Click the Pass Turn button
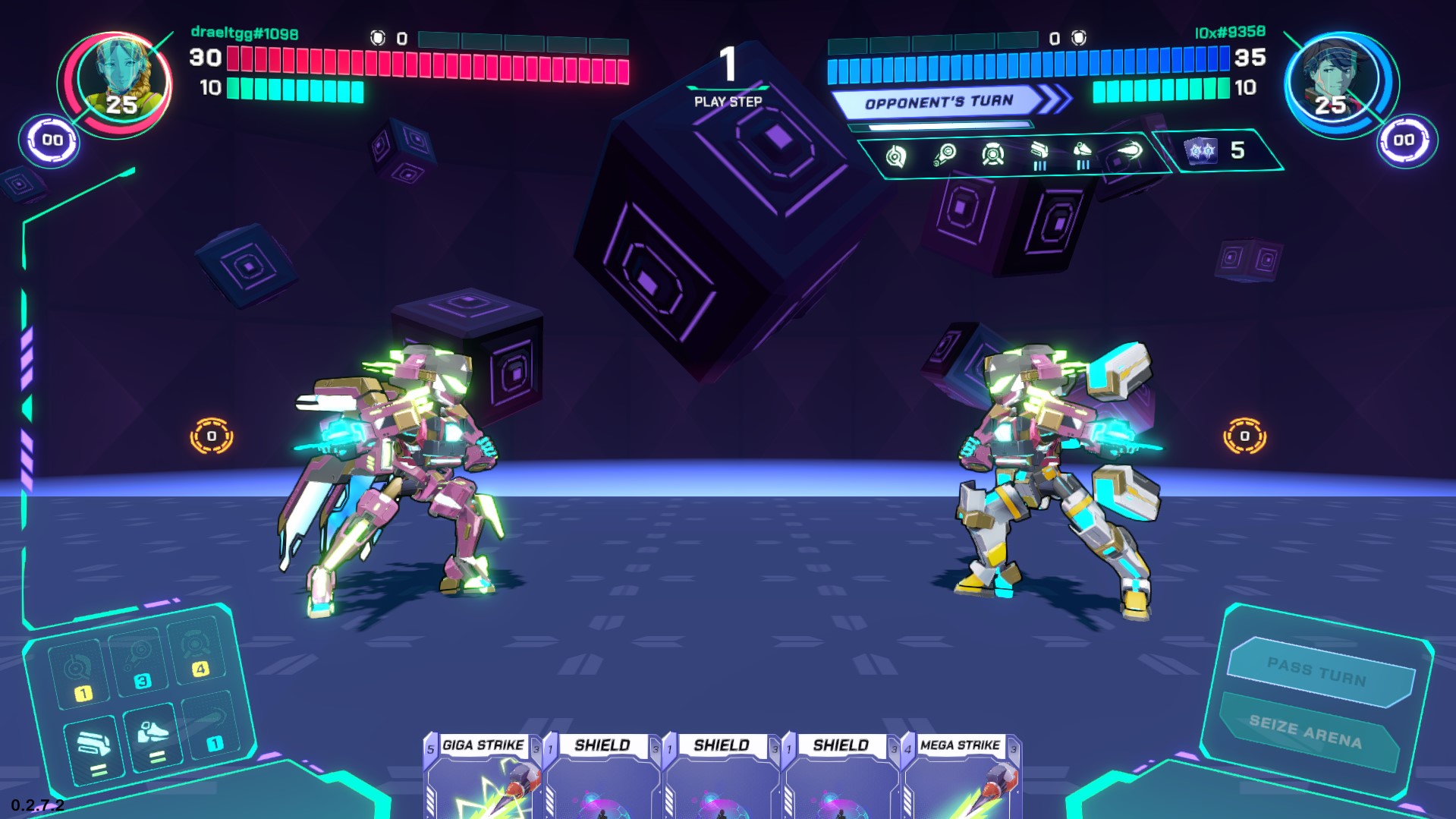 coord(1319,672)
